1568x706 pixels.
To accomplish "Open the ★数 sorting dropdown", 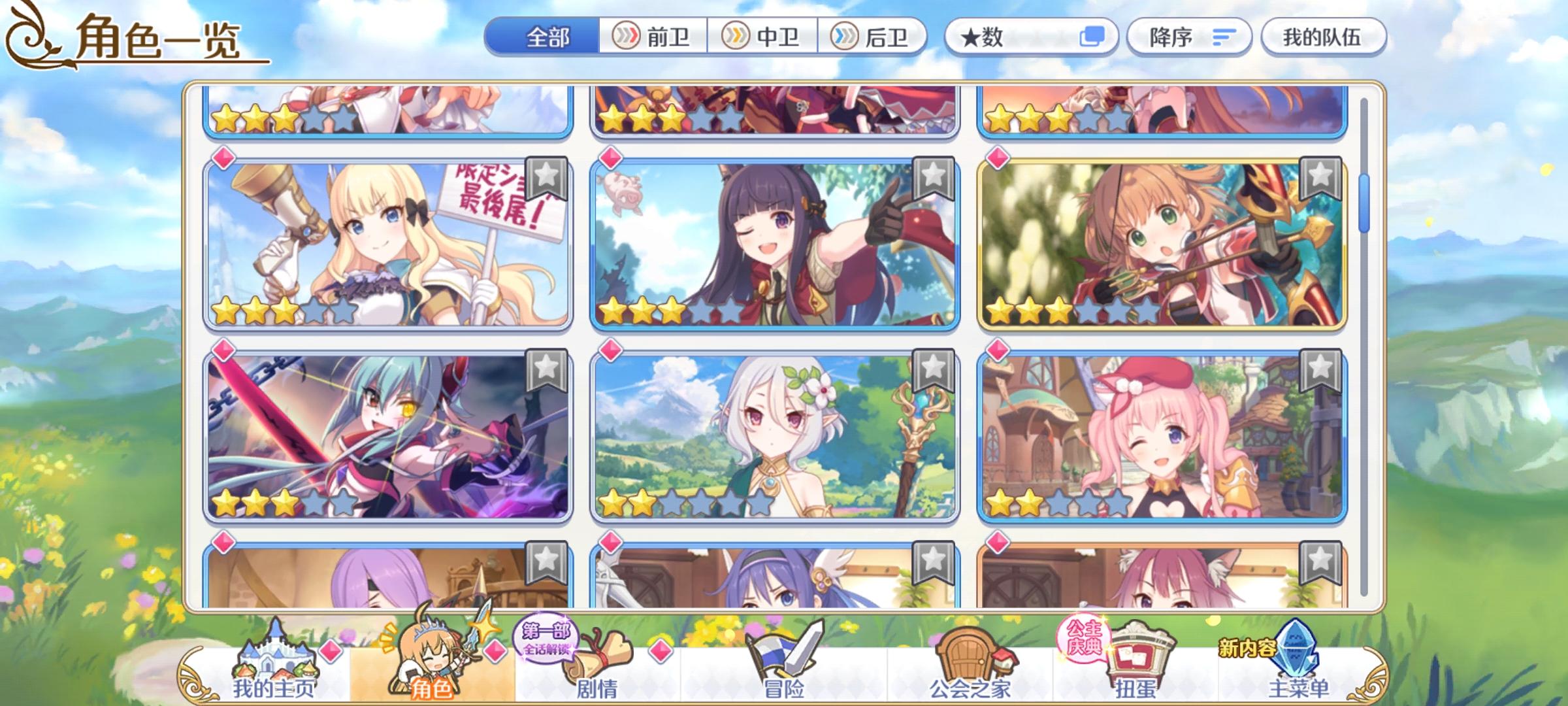I will pos(1000,37).
